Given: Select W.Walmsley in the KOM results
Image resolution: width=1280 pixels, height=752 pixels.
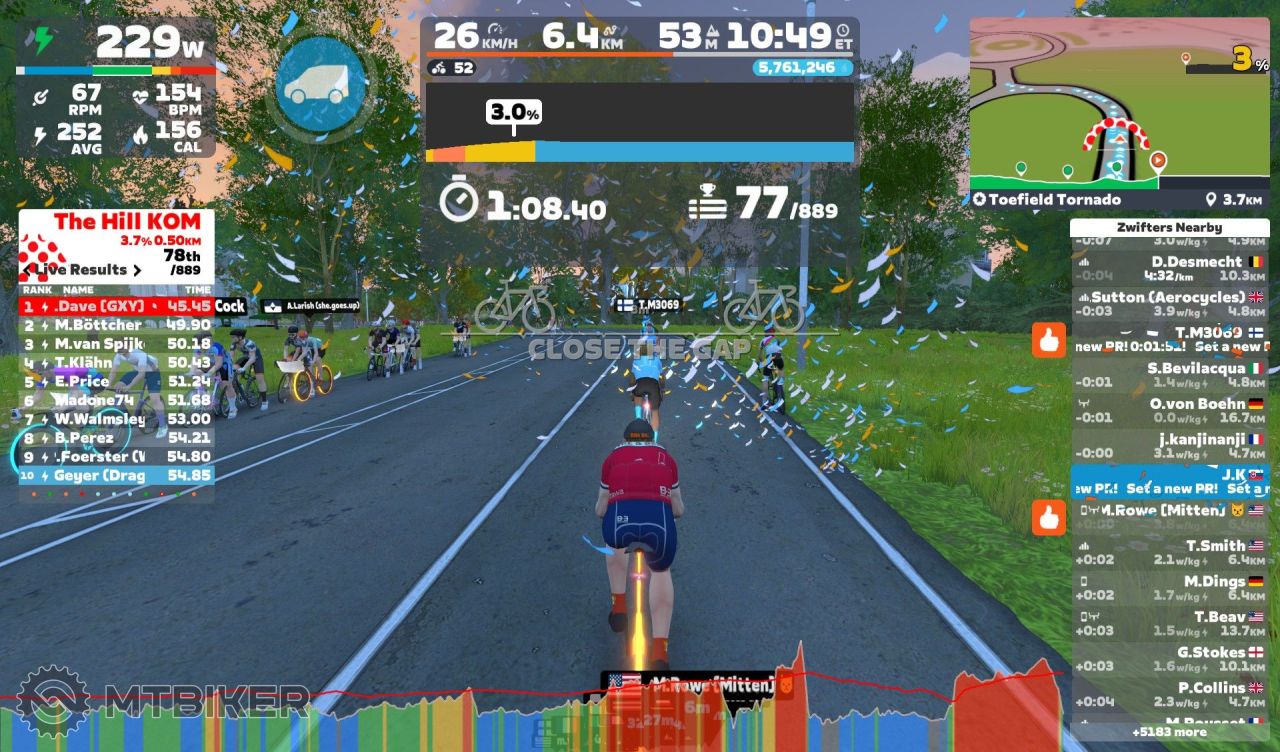Looking at the screenshot, I should click(x=116, y=419).
